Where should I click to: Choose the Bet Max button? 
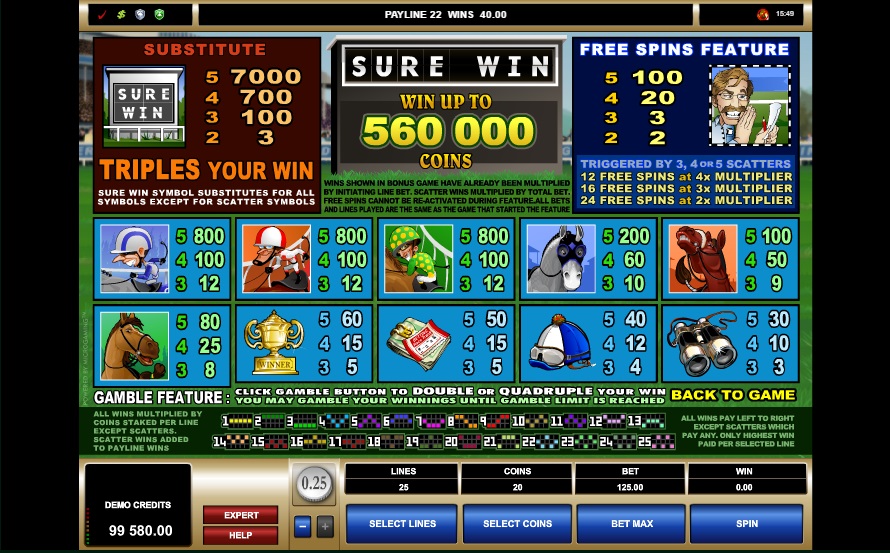click(631, 523)
